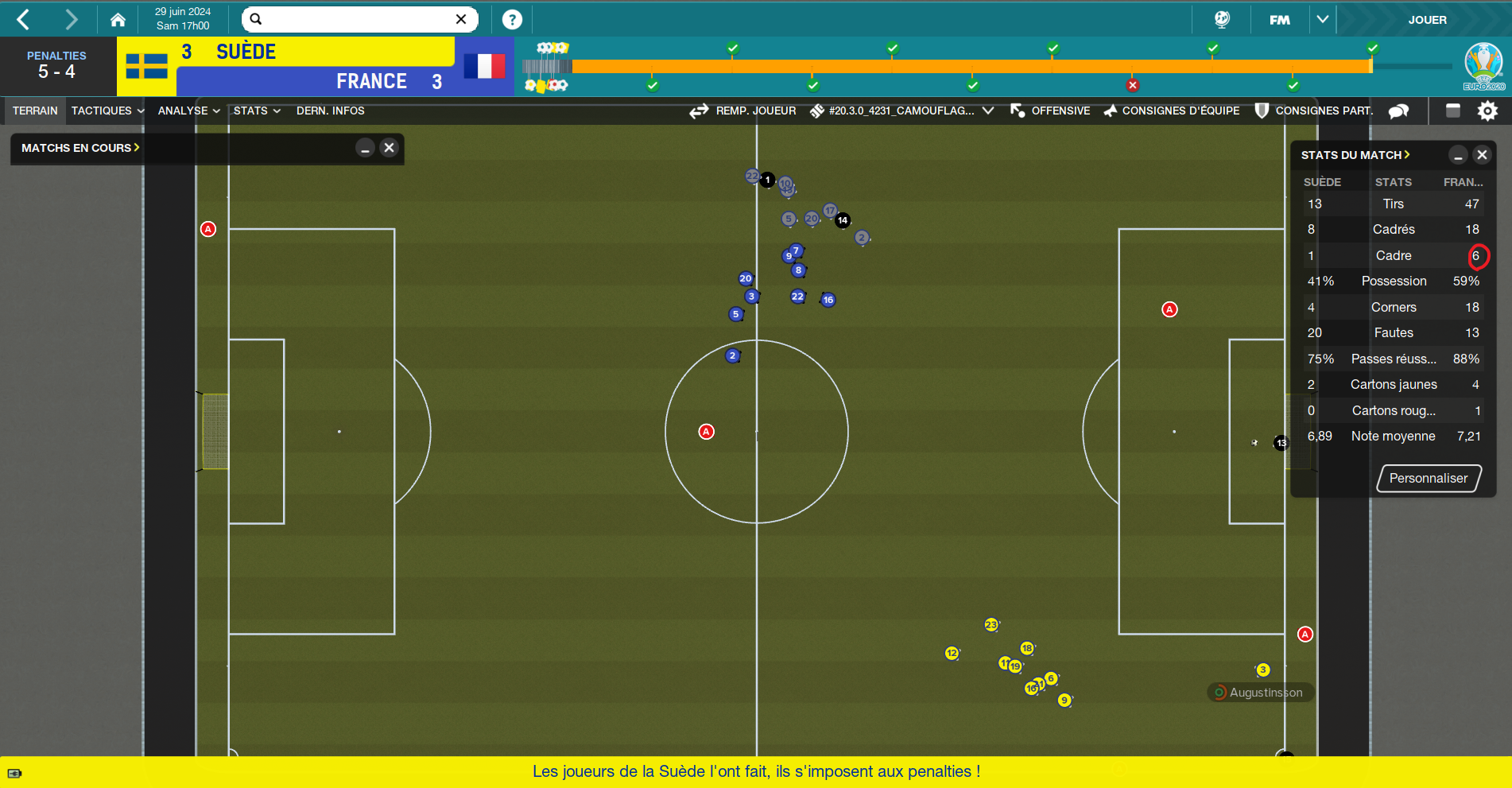The image size is (1512, 788).
Task: Minimize the STATS DU MATCH panel
Action: pyautogui.click(x=1458, y=155)
